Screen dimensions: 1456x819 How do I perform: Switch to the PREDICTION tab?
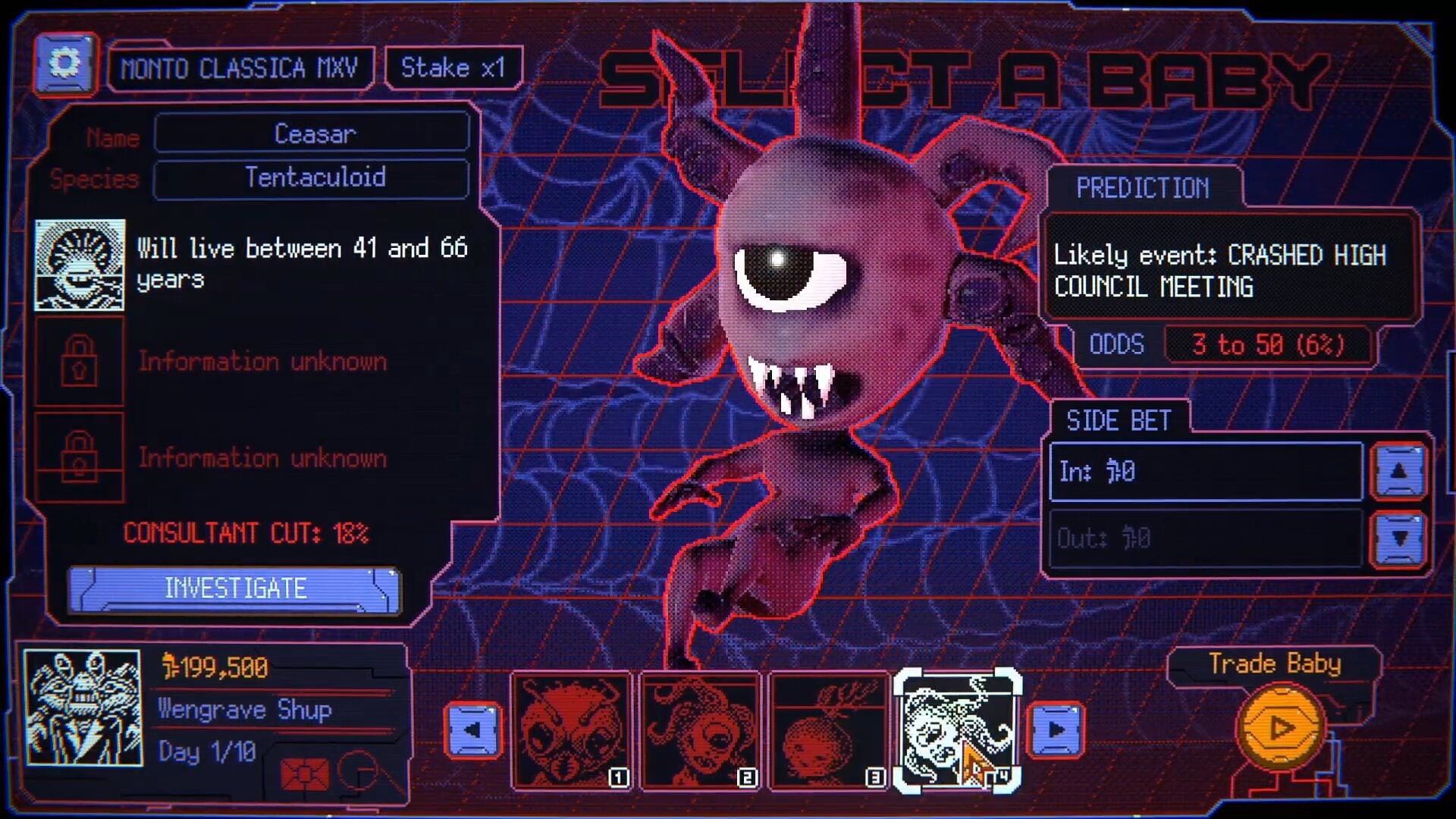1142,189
